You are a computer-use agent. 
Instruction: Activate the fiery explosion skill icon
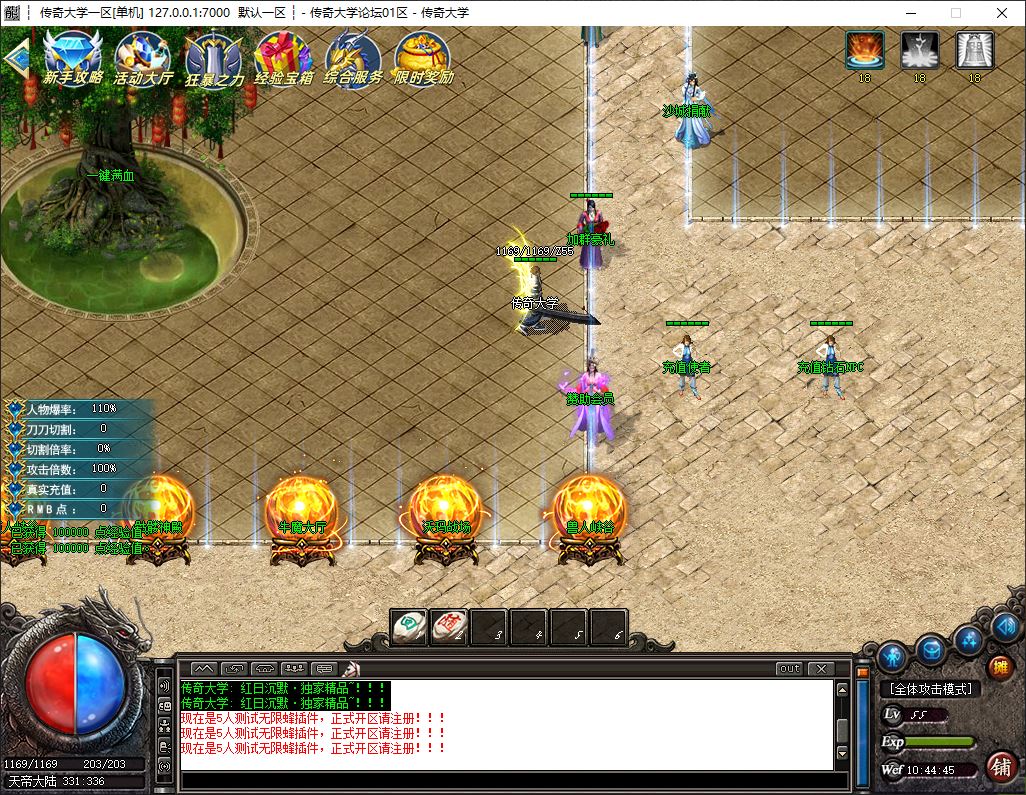tap(864, 50)
